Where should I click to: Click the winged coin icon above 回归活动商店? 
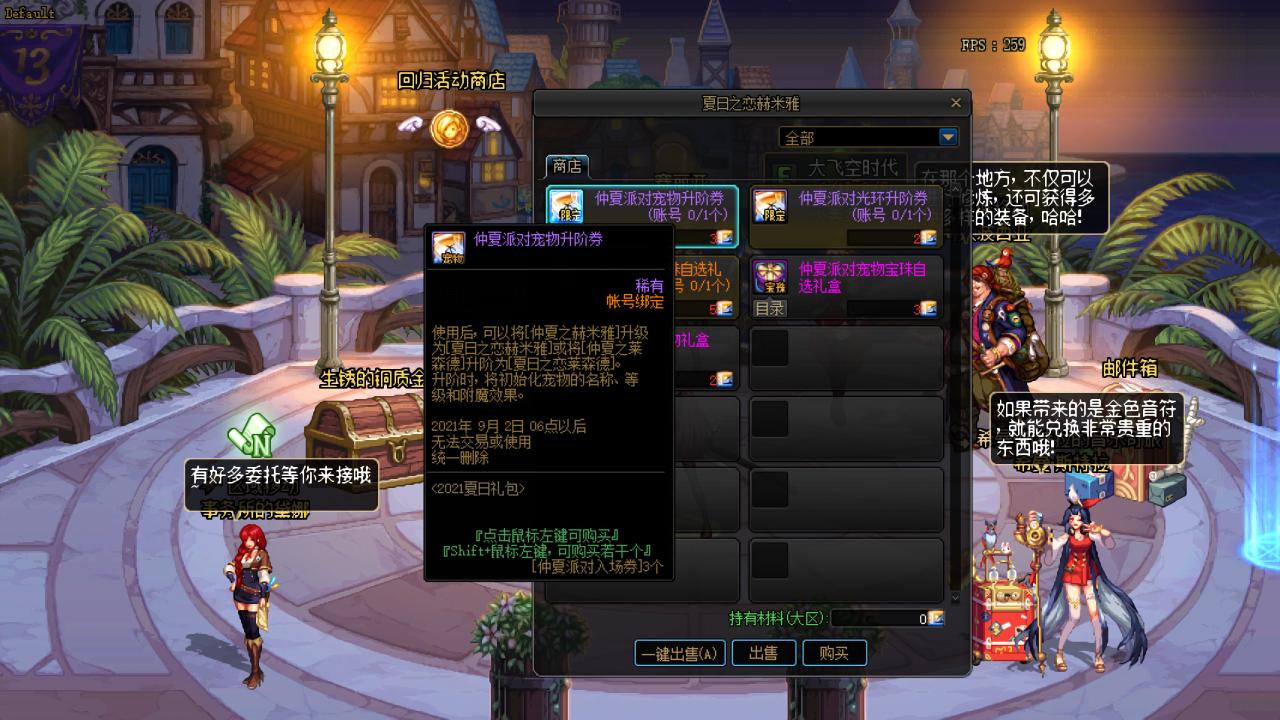[x=449, y=130]
